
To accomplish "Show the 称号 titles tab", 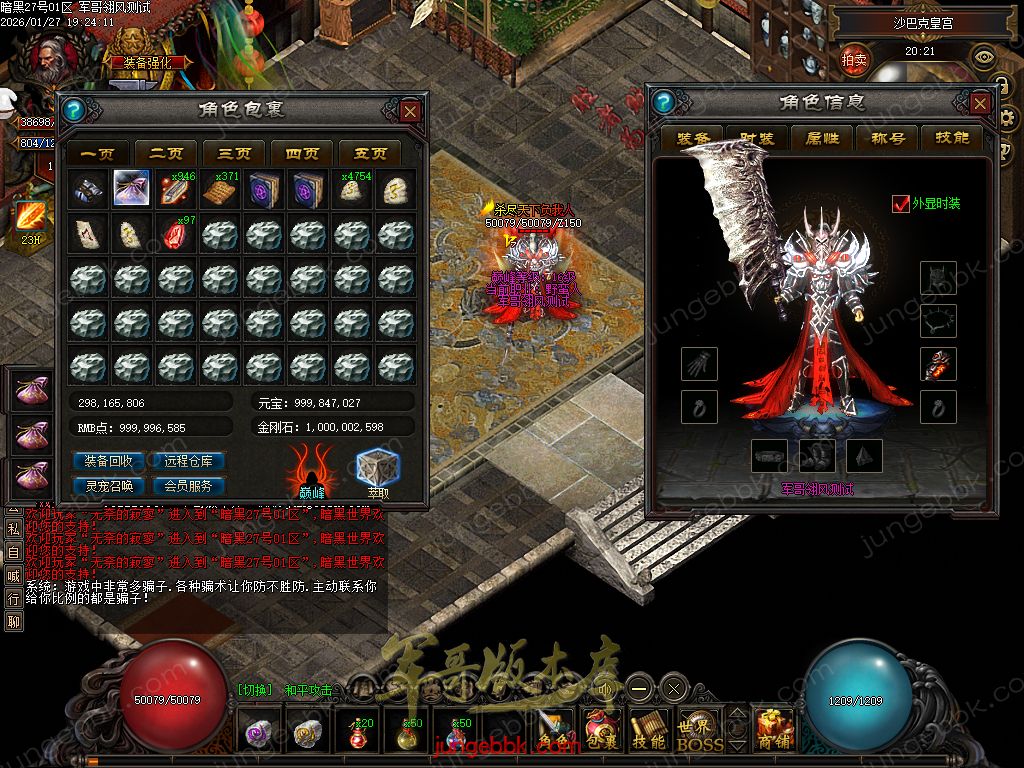I will pyautogui.click(x=888, y=138).
